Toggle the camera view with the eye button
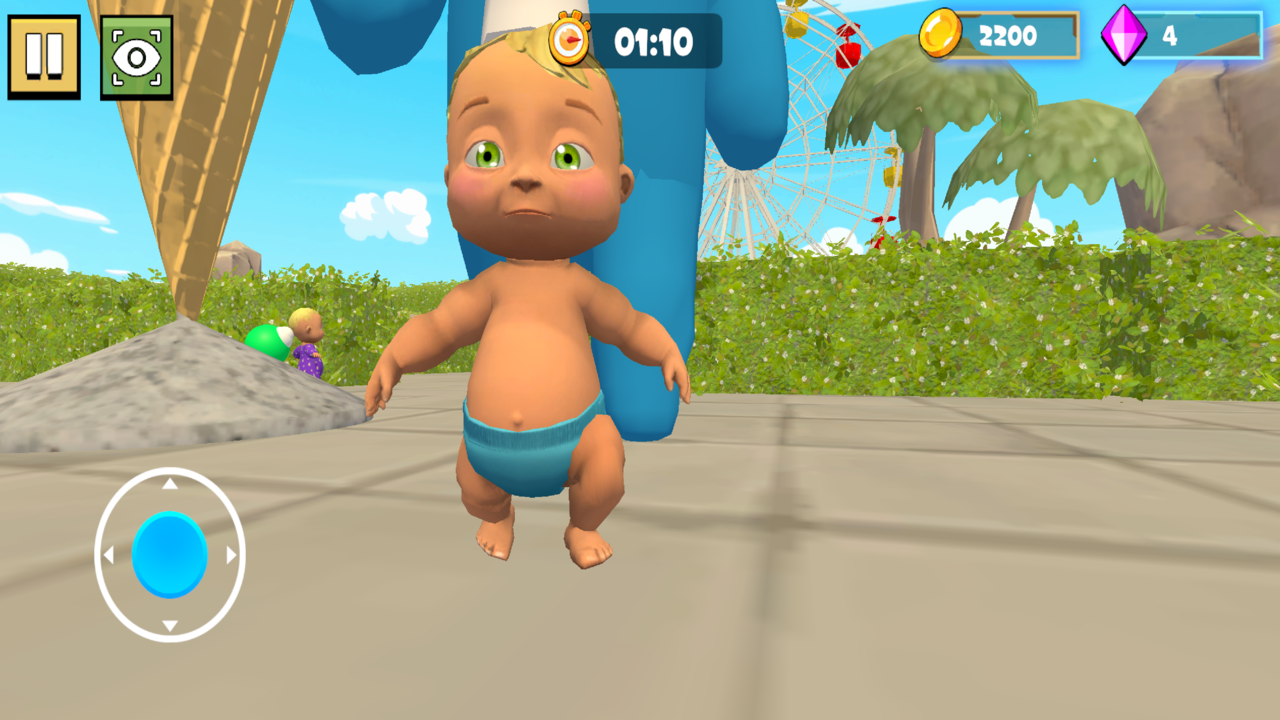The height and width of the screenshot is (720, 1280). [138, 58]
